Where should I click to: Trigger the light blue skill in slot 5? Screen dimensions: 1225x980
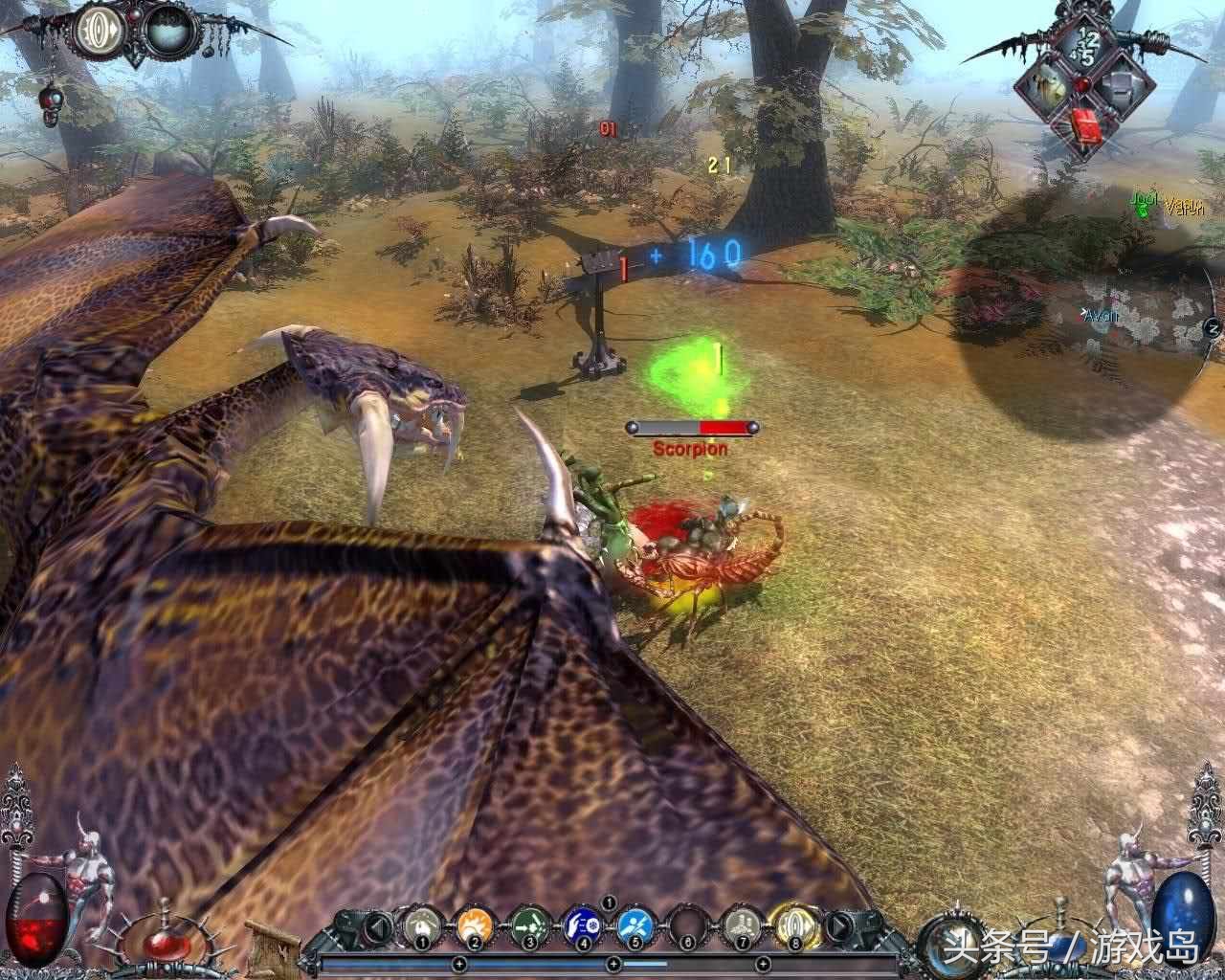pyautogui.click(x=633, y=924)
